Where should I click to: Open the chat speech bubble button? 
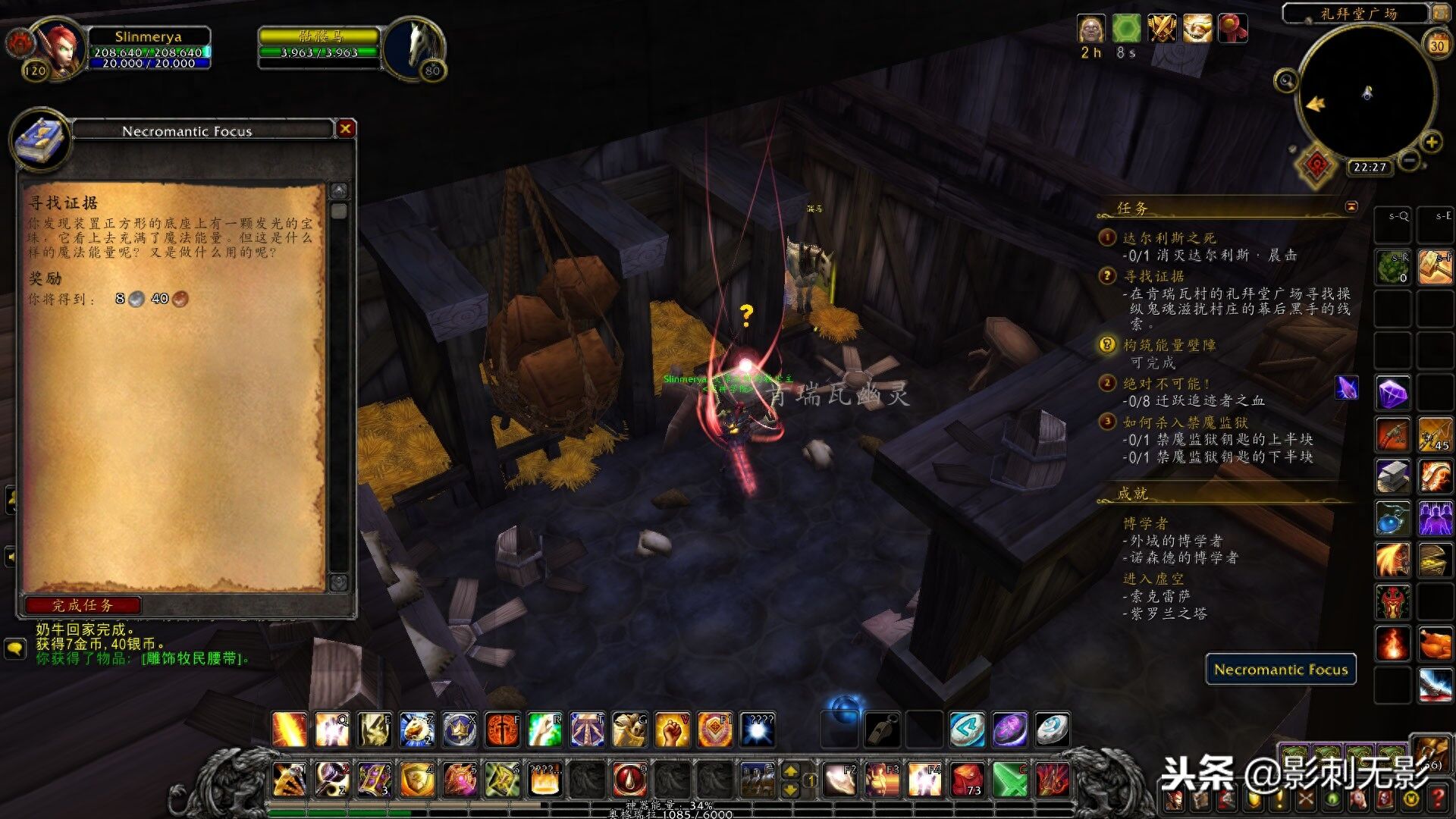click(x=15, y=648)
